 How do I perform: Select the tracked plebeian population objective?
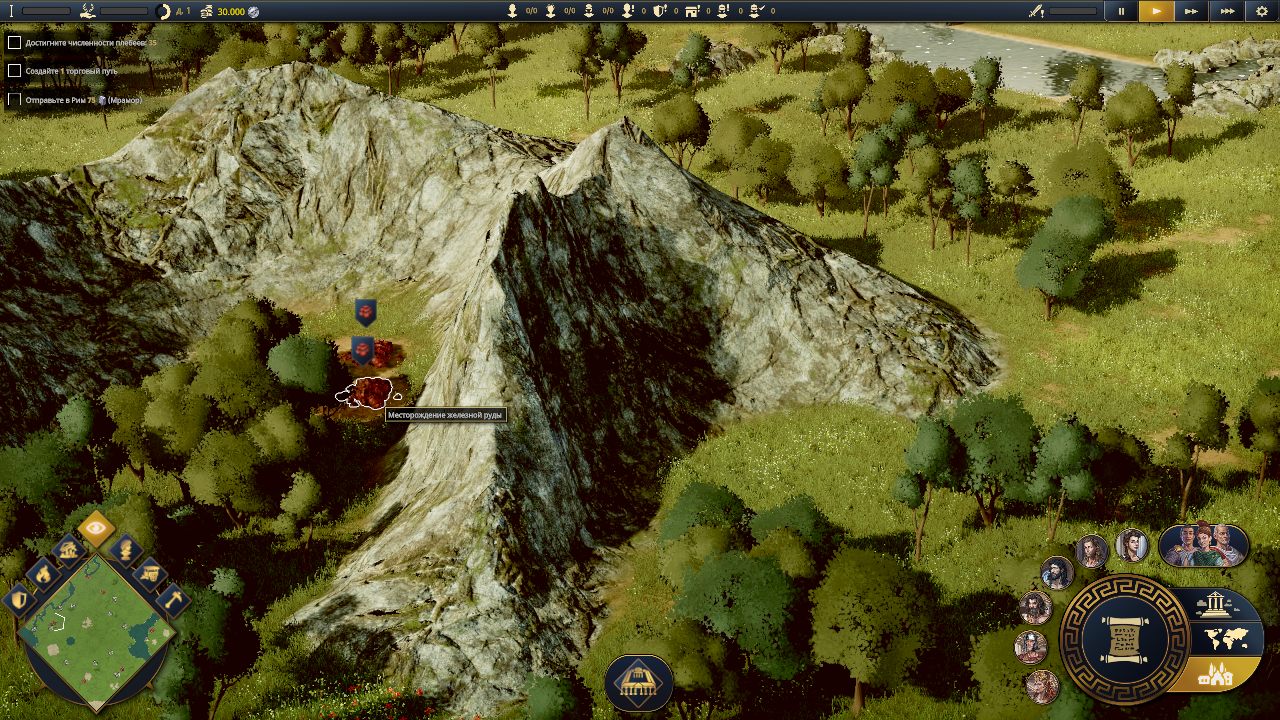(x=15, y=43)
